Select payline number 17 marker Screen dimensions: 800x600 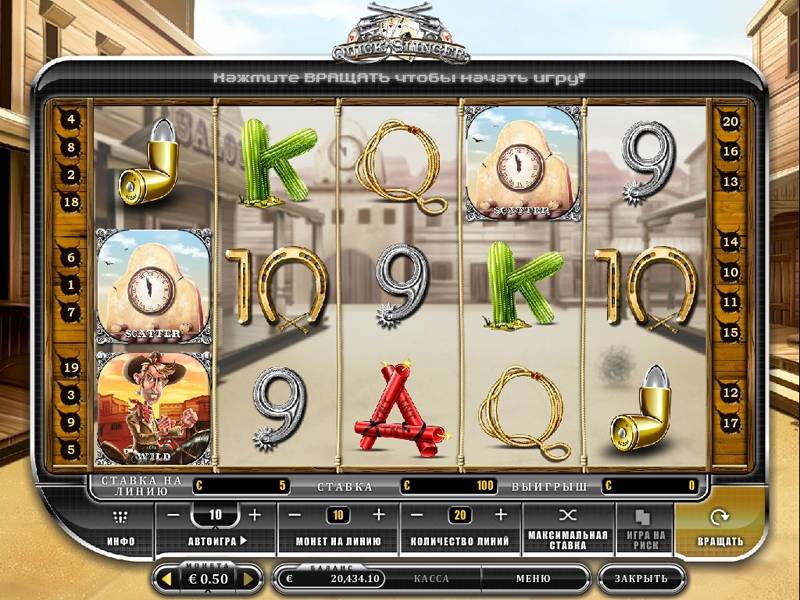click(x=730, y=423)
